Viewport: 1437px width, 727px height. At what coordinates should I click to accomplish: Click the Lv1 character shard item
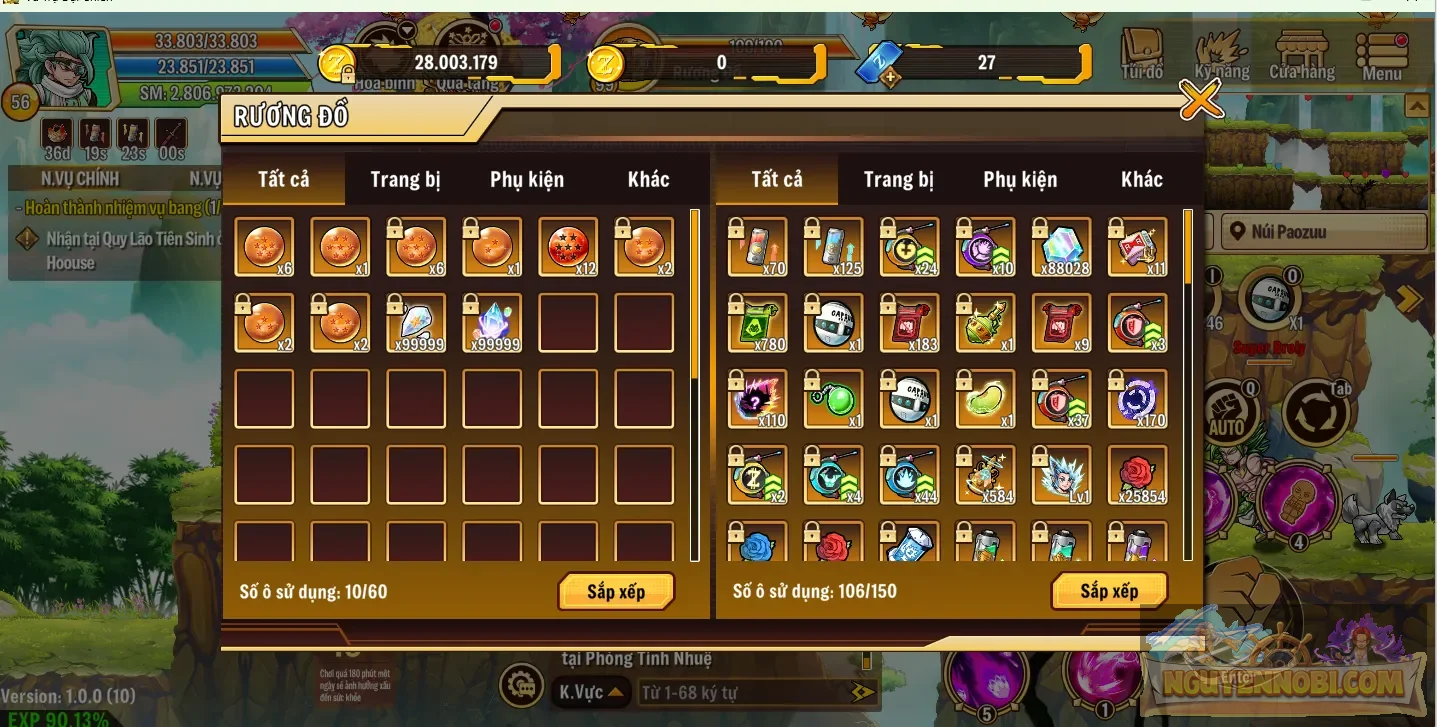click(1061, 475)
